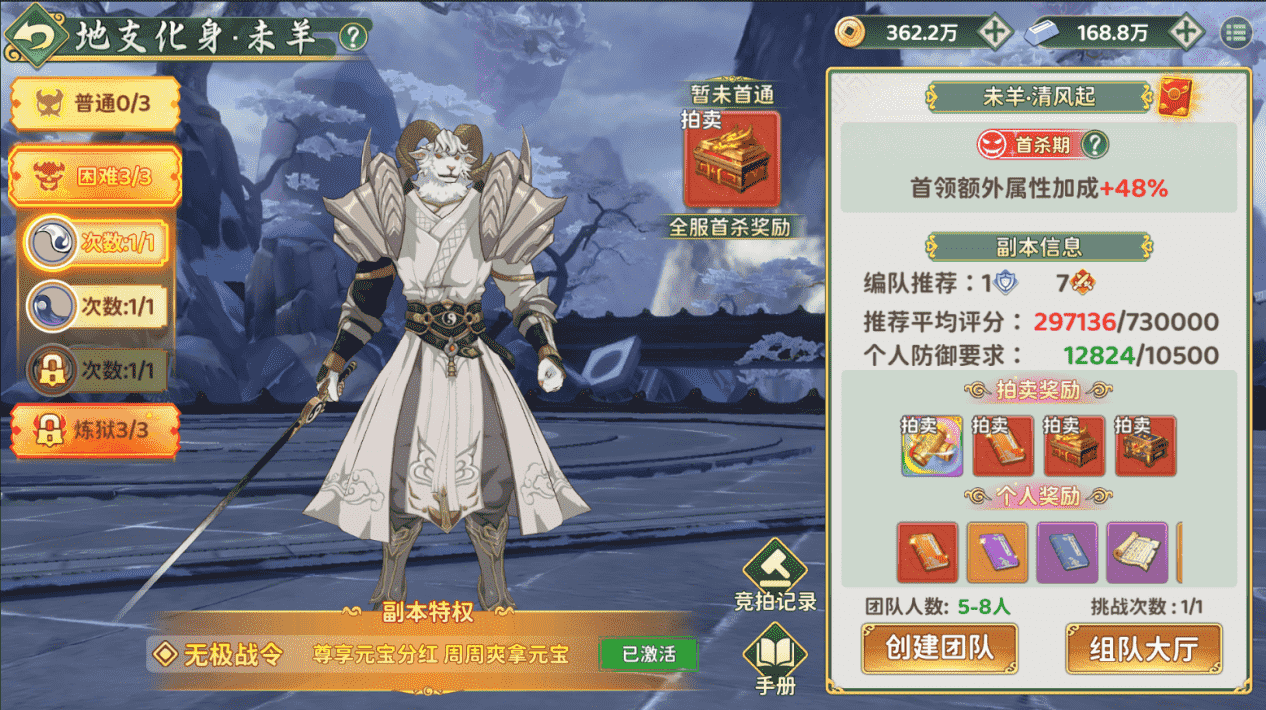Select the locked 次数:1/1 stage entry
The height and width of the screenshot is (710, 1266).
click(x=95, y=371)
